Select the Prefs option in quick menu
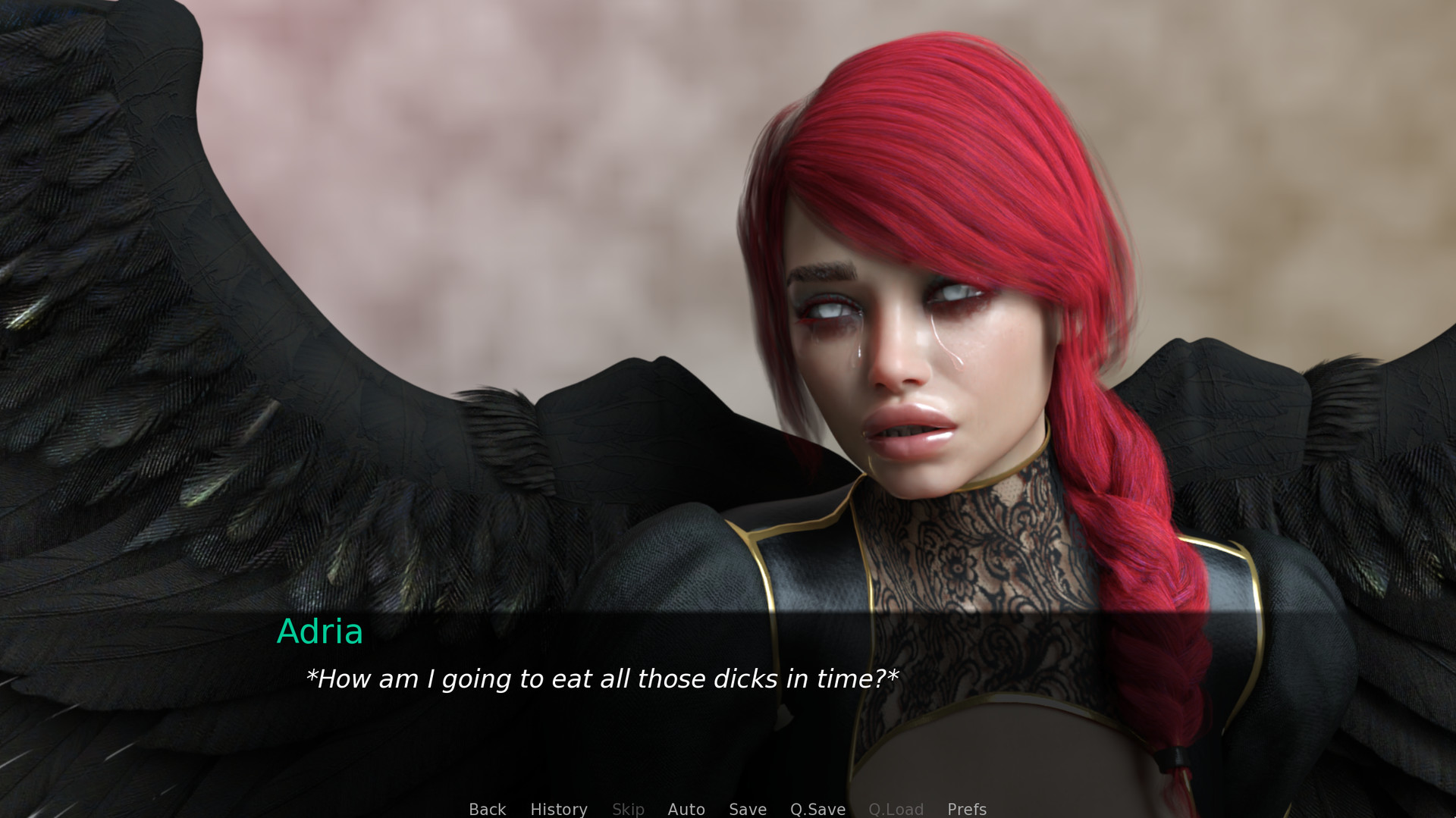This screenshot has height=818, width=1456. (x=966, y=809)
